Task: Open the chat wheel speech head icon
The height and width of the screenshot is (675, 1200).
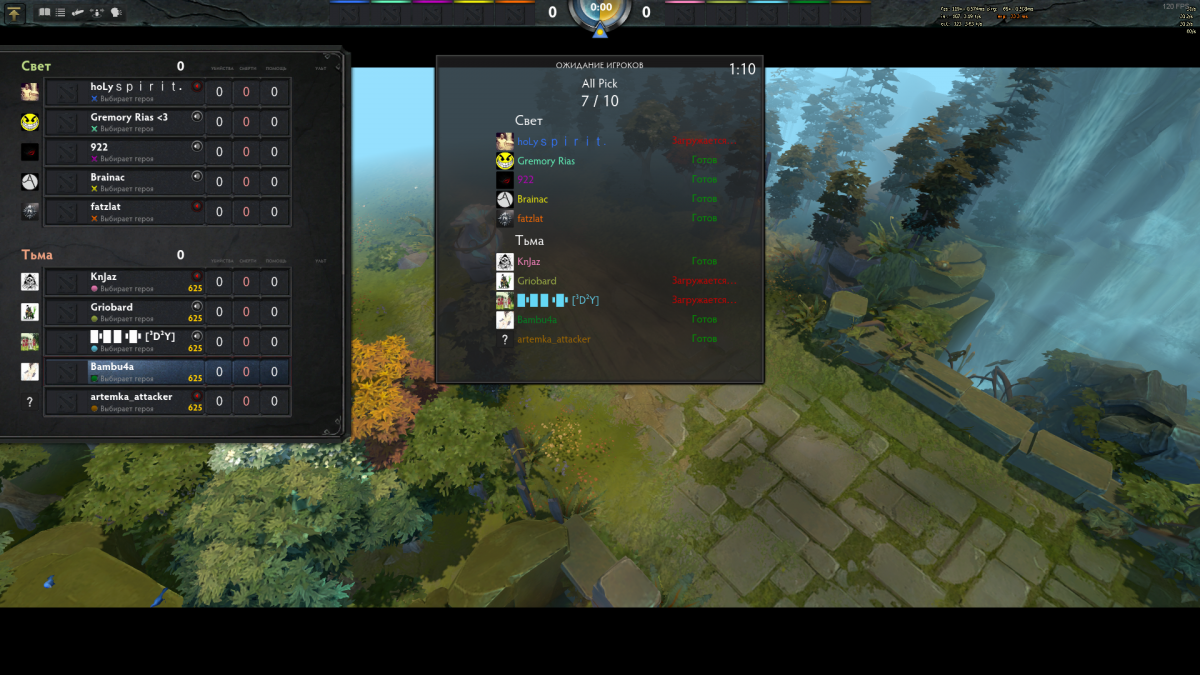Action: [x=116, y=13]
